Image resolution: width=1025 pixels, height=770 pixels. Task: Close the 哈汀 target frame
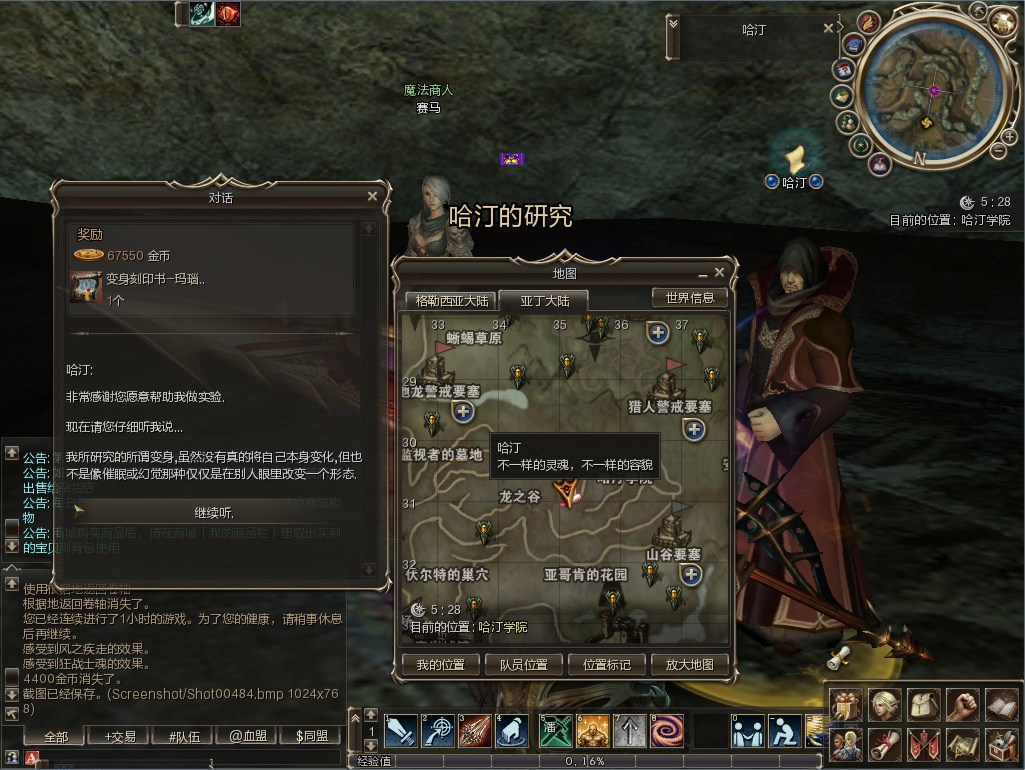tap(828, 29)
